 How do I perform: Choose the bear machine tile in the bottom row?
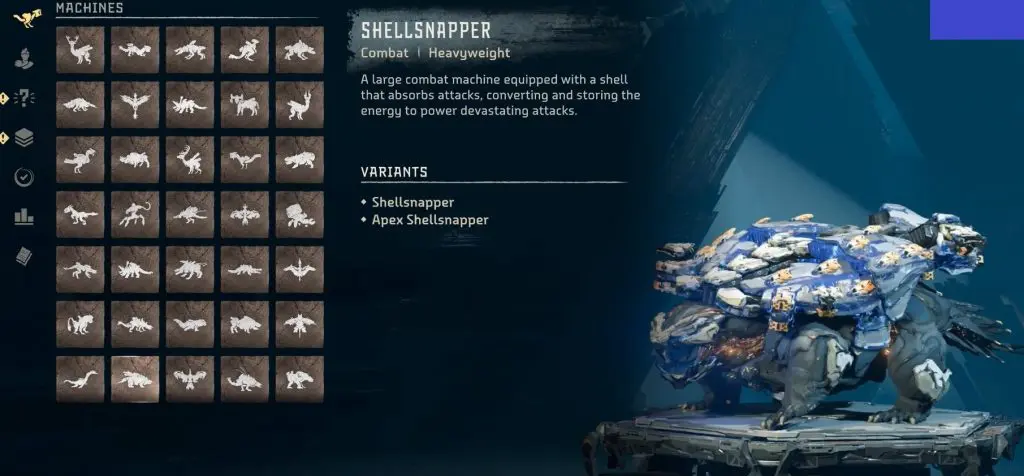pyautogui.click(x=300, y=379)
